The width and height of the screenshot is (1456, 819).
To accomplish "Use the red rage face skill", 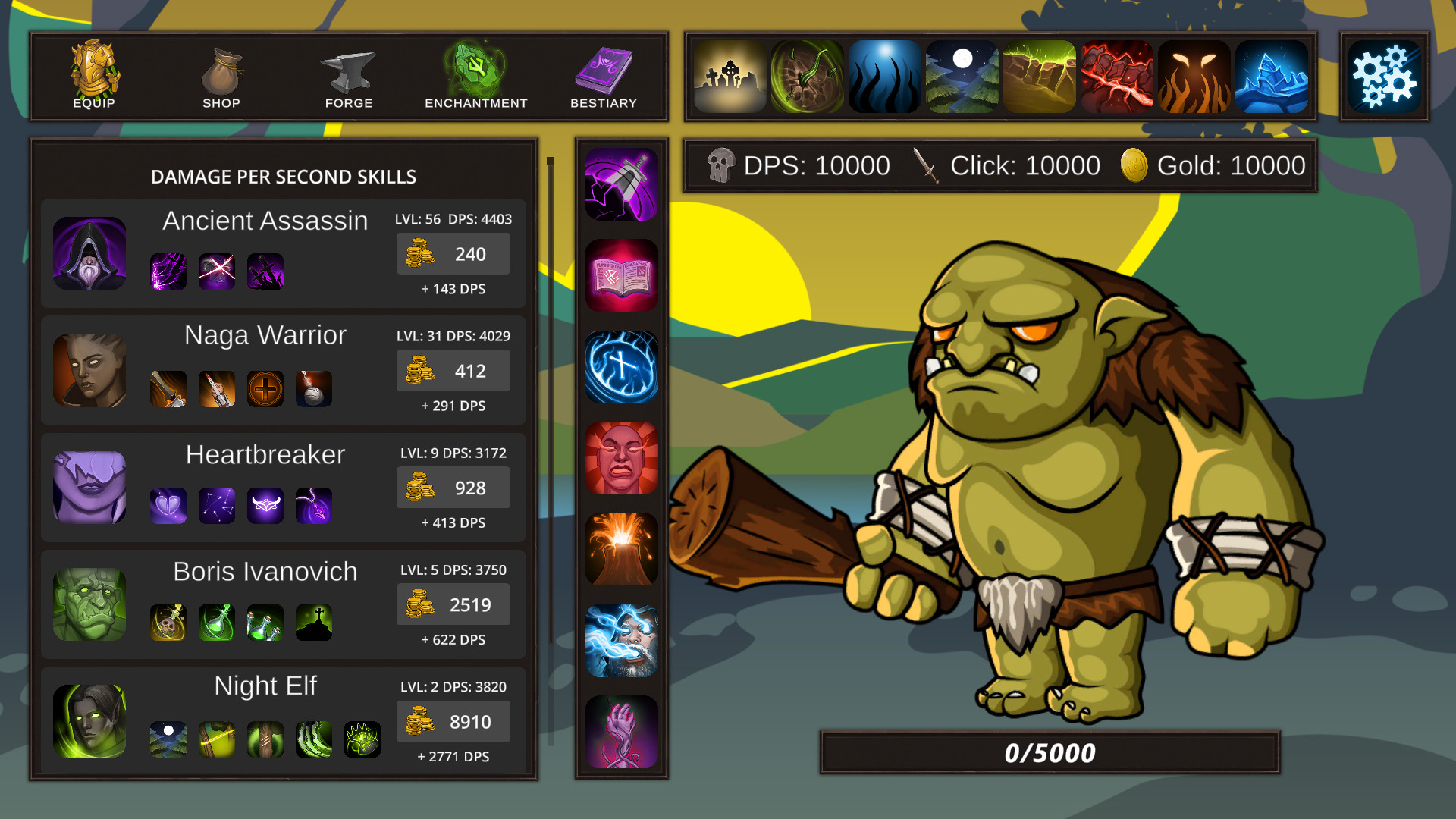I will (621, 458).
